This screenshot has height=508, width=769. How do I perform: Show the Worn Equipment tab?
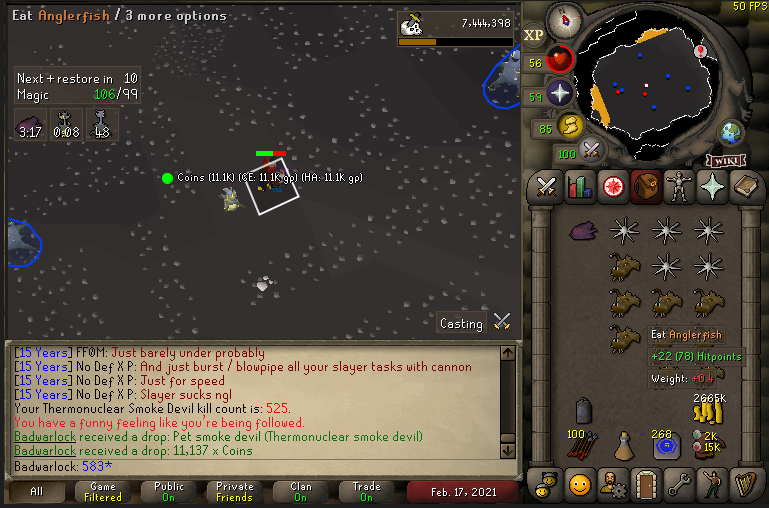click(x=679, y=186)
